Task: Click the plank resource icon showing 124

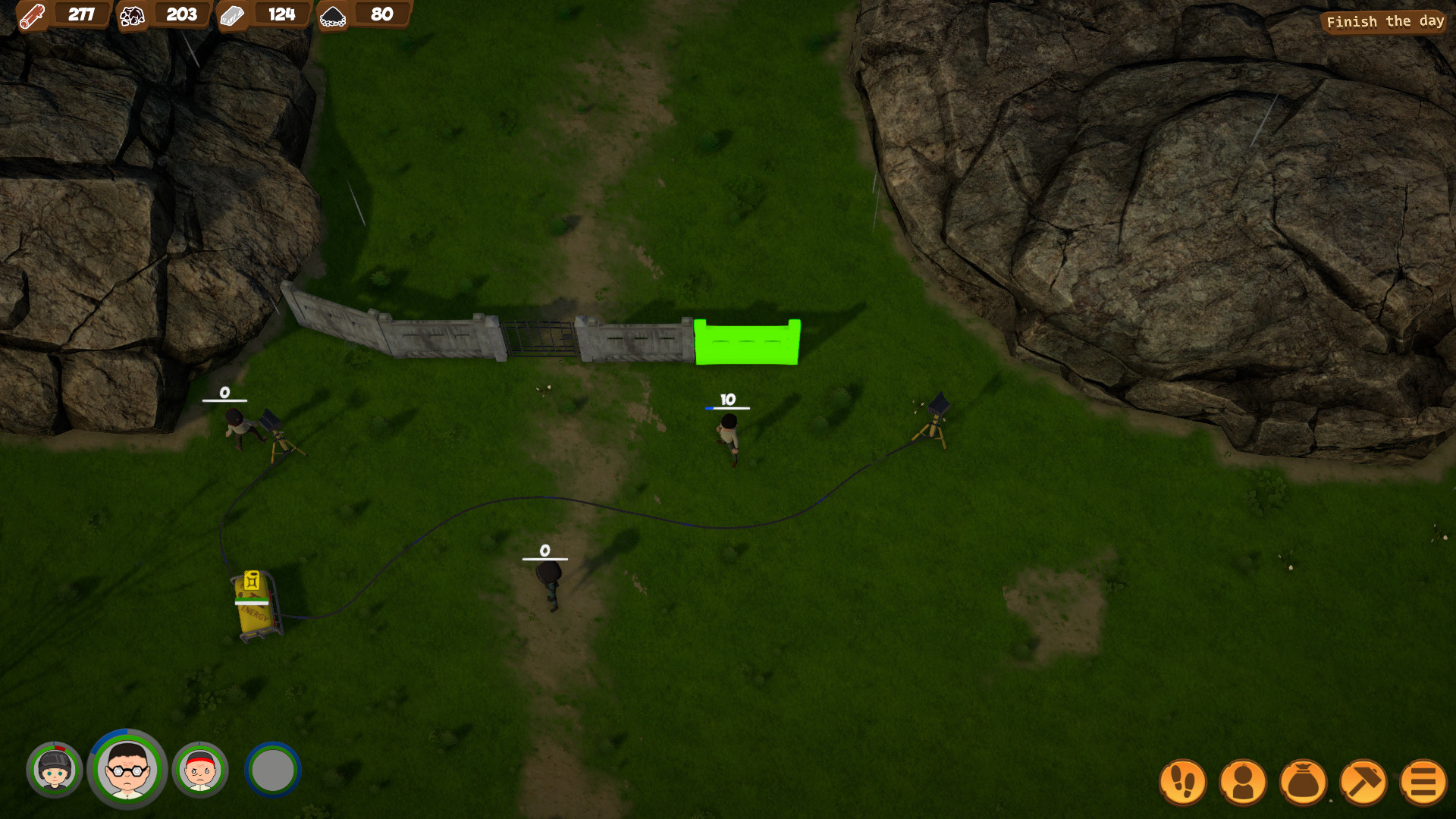Action: tap(234, 15)
